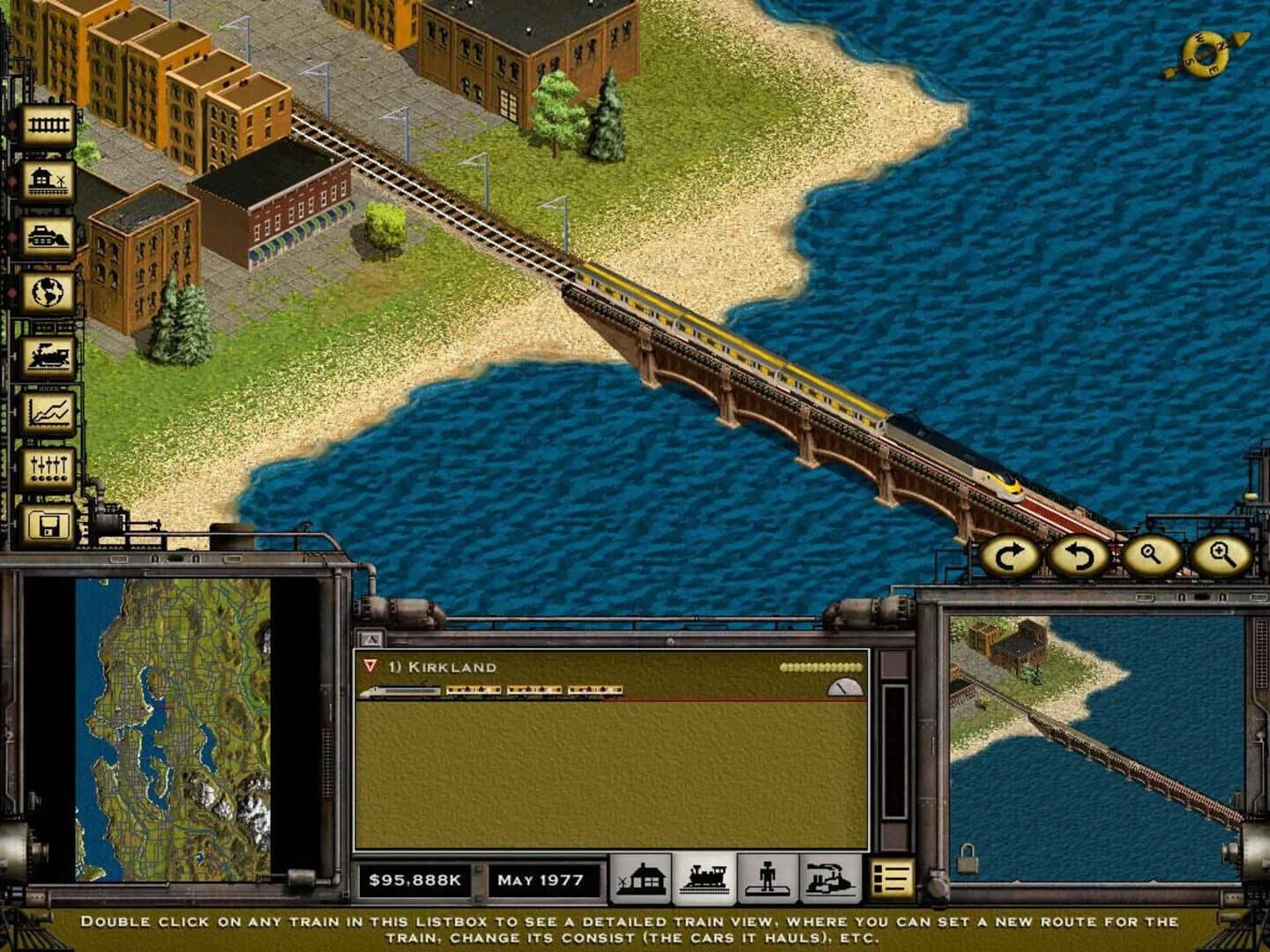Switch to the trains list tab
Image resolution: width=1270 pixels, height=952 pixels.
click(700, 878)
